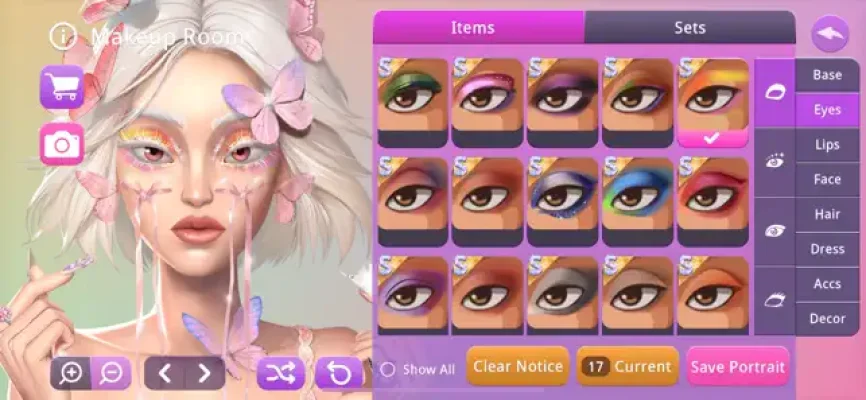
Task: Open the shopping cart
Action: tap(62, 87)
